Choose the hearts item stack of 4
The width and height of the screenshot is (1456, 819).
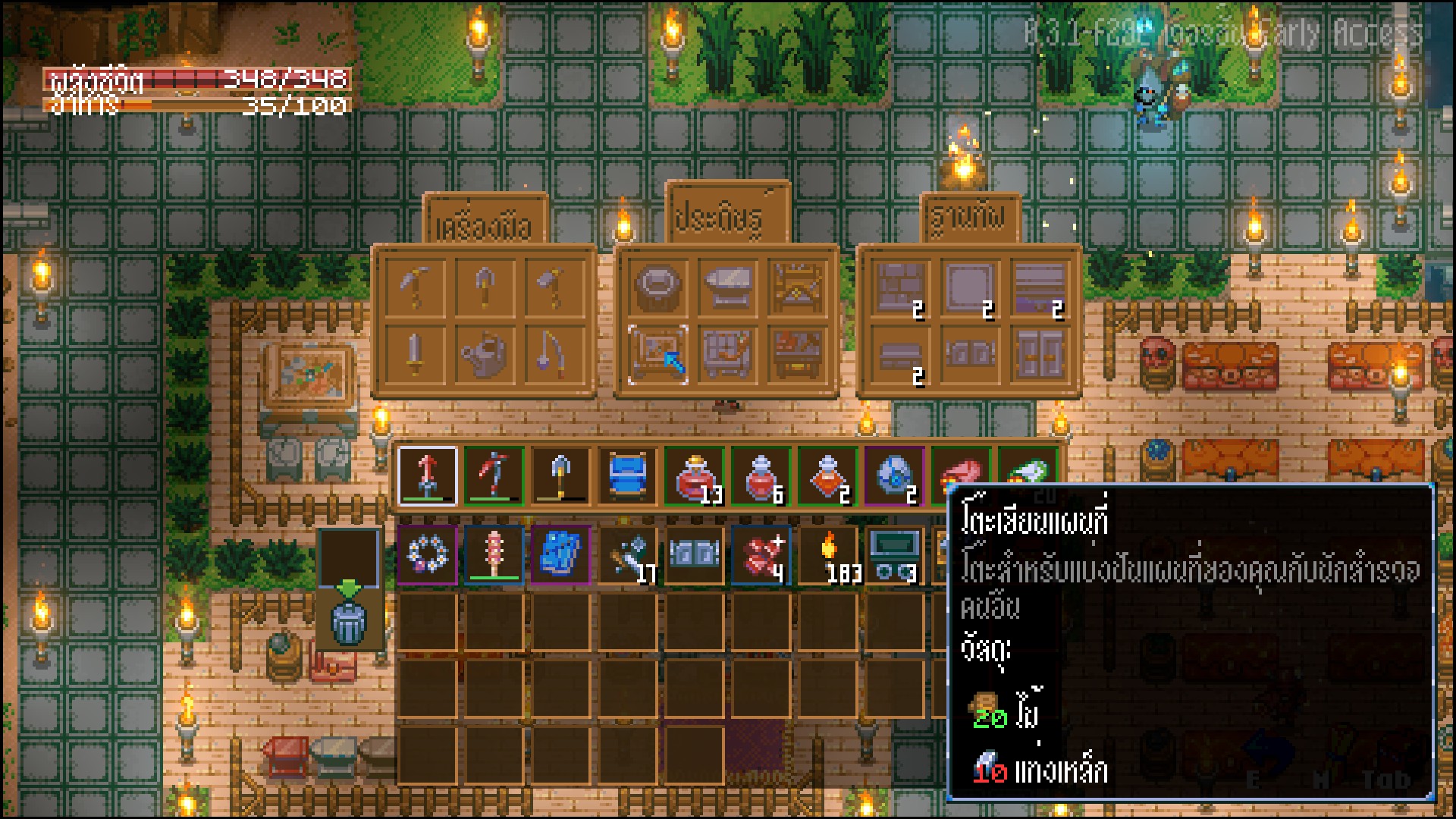(761, 554)
